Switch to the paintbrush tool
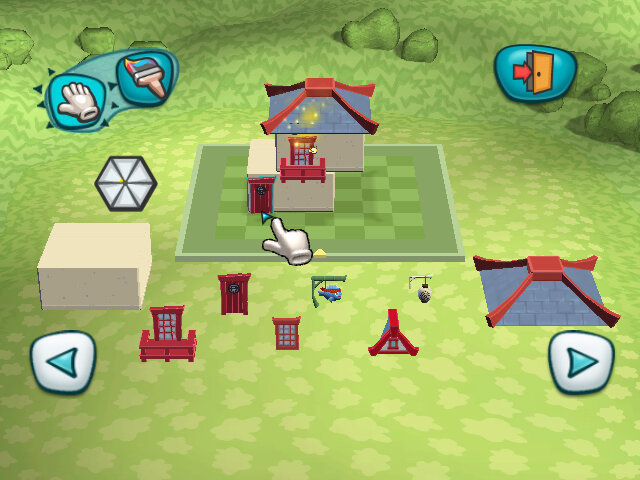 coord(145,76)
